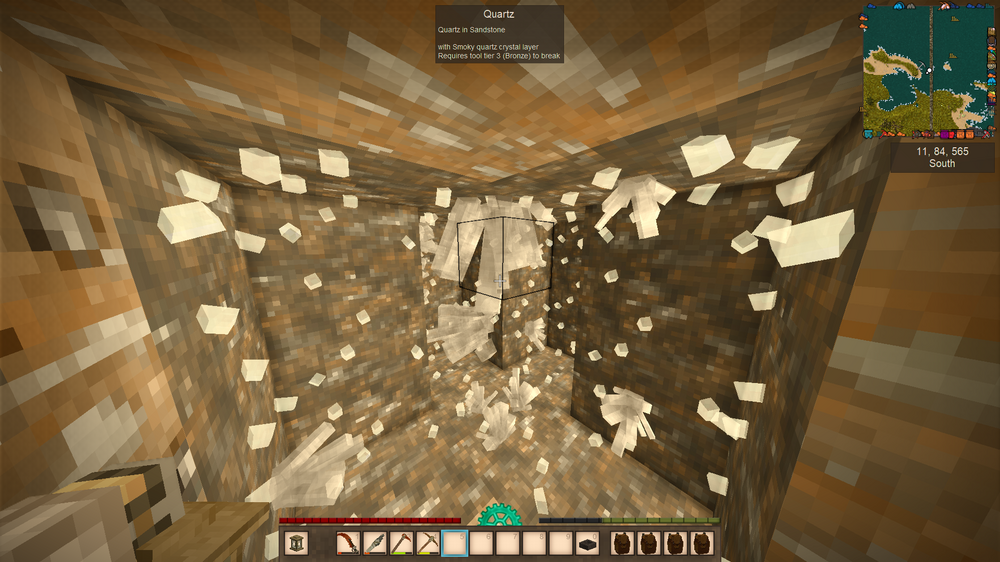1000x562 pixels.
Task: Choose the gray blade tool in hotbar
Action: [375, 543]
